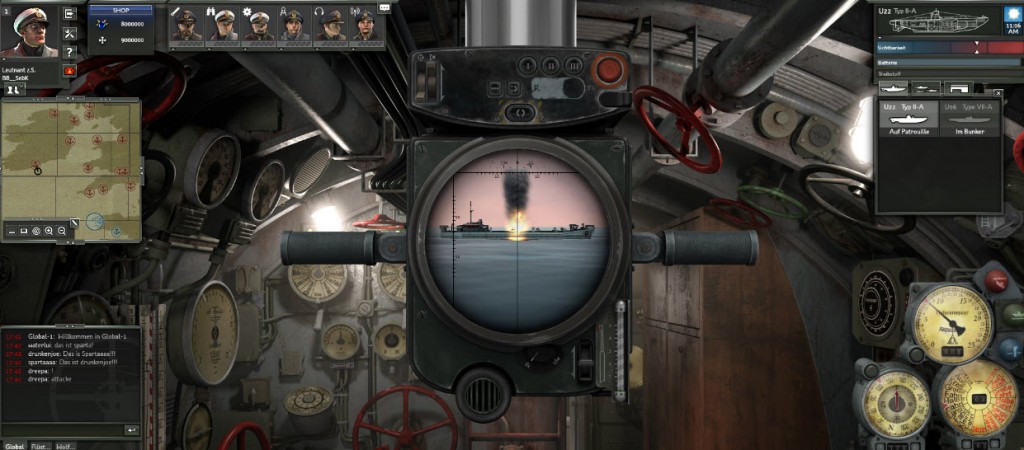The width and height of the screenshot is (1024, 450).
Task: Click the exit door icon button
Action: 69,14
